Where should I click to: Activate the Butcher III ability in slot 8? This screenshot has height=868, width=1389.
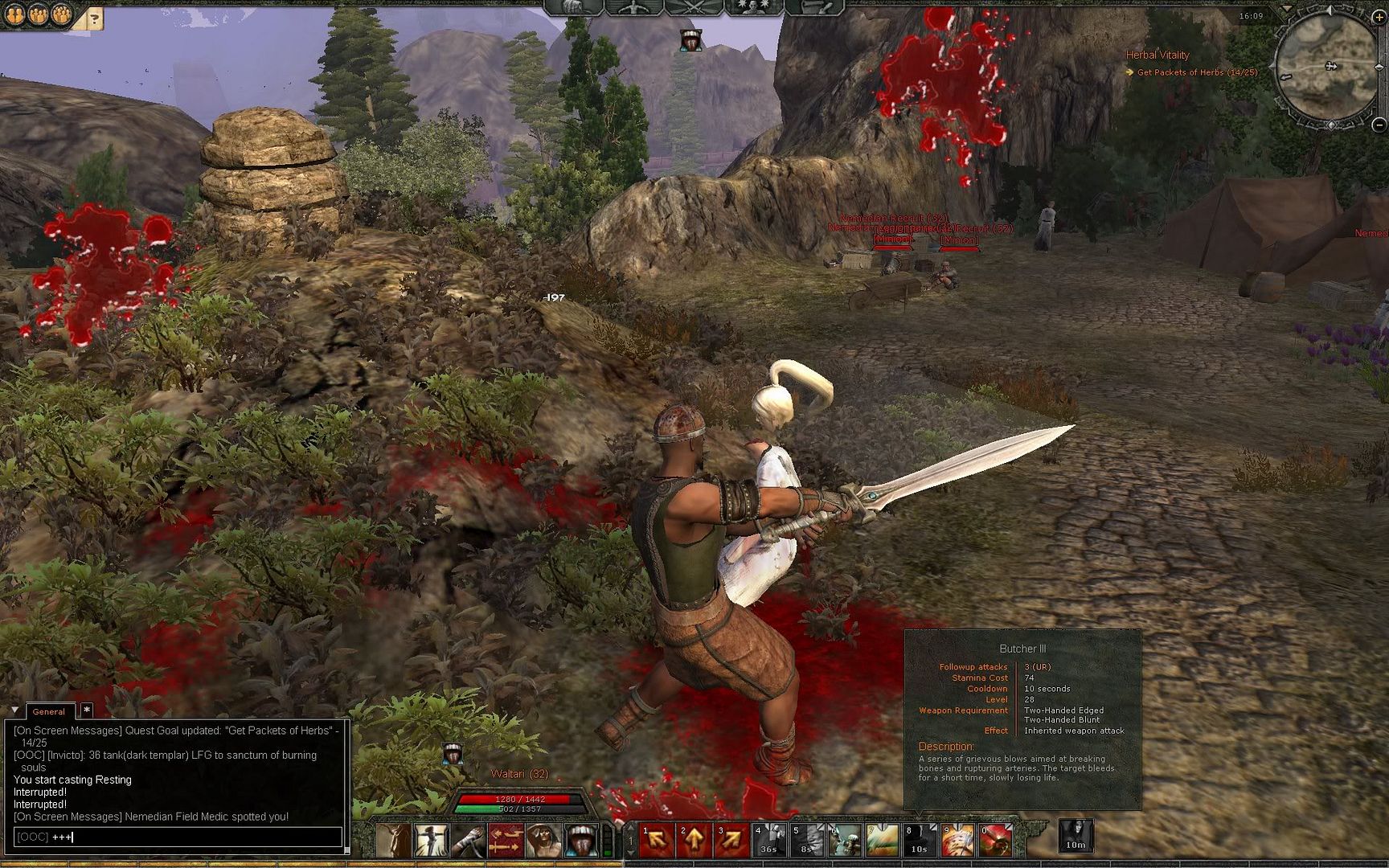pos(919,841)
